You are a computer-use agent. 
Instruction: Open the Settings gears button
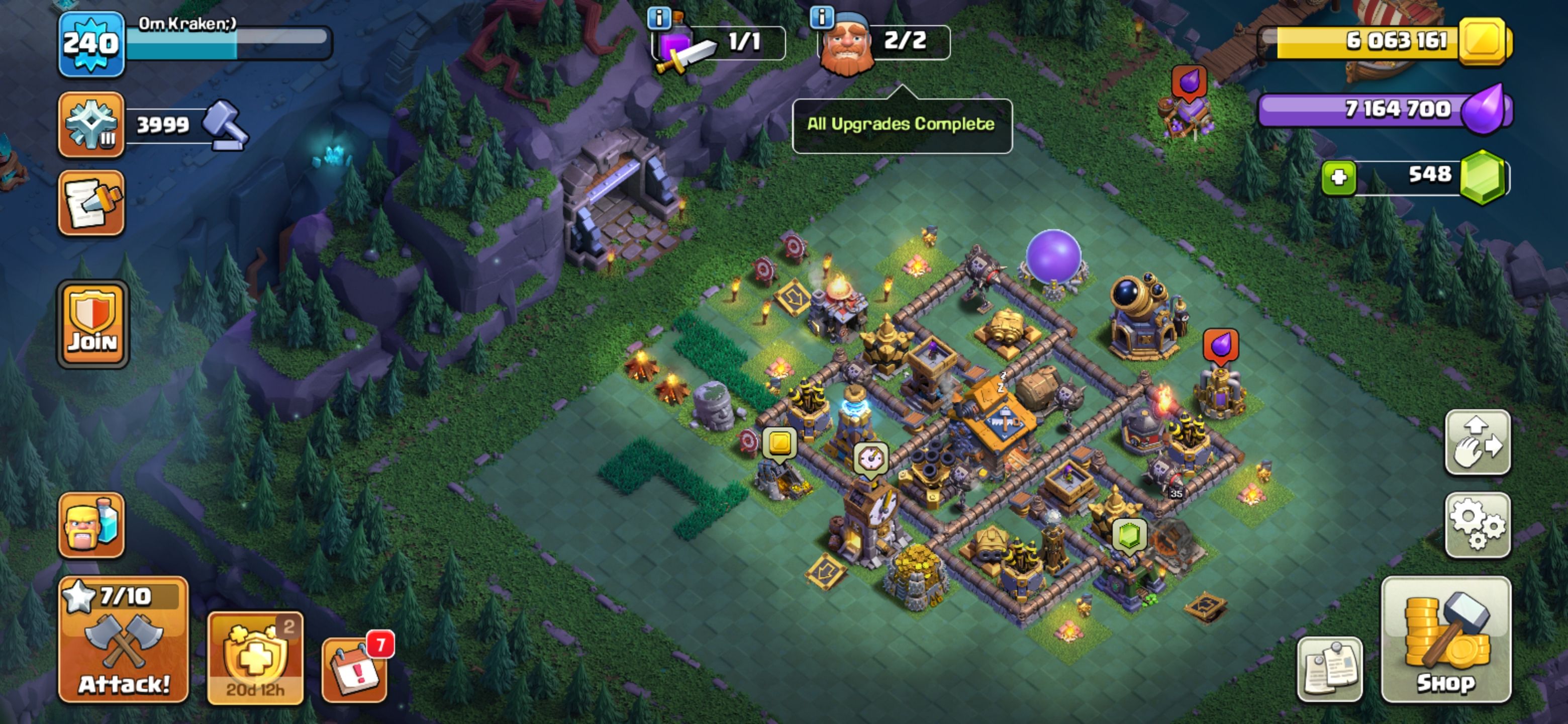pos(1478,525)
